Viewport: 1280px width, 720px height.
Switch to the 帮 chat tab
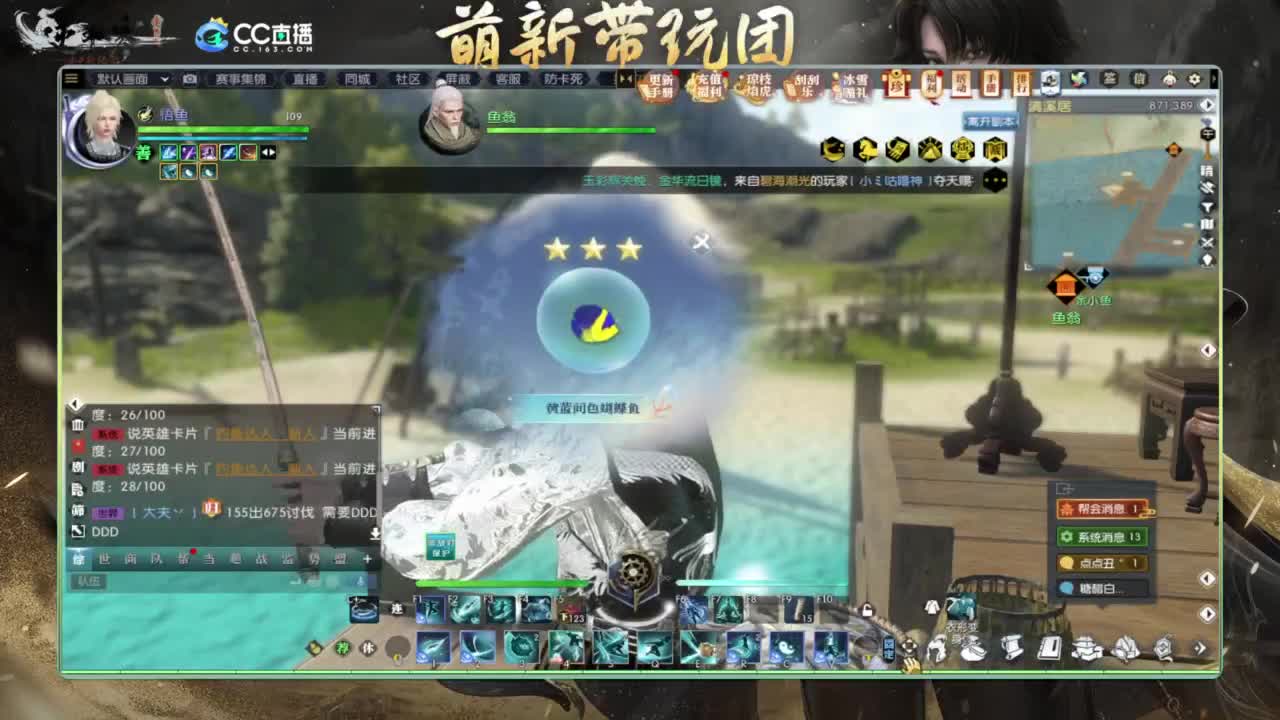(x=182, y=558)
